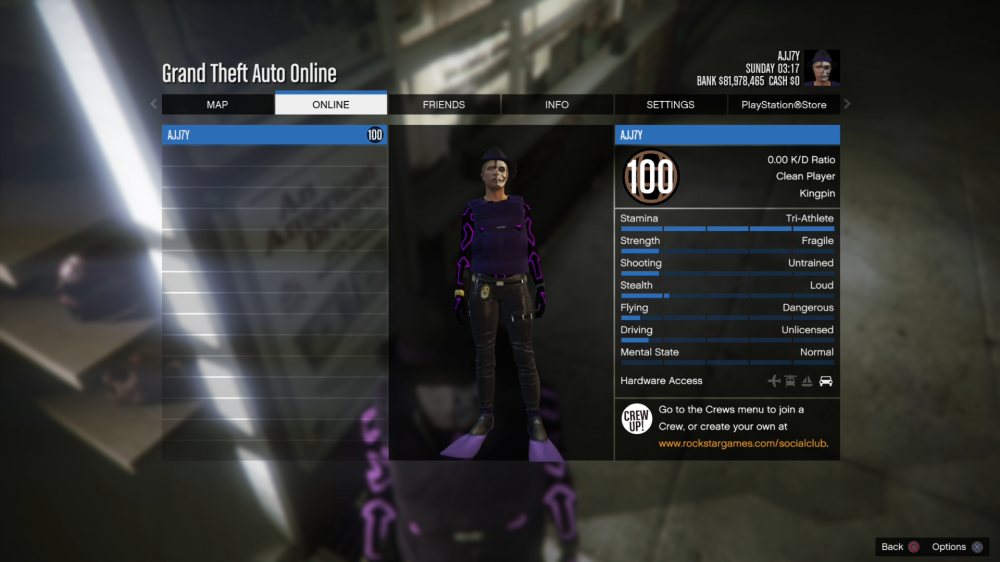Click the Crew Up! badge icon
This screenshot has width=1000, height=562.
(x=637, y=419)
